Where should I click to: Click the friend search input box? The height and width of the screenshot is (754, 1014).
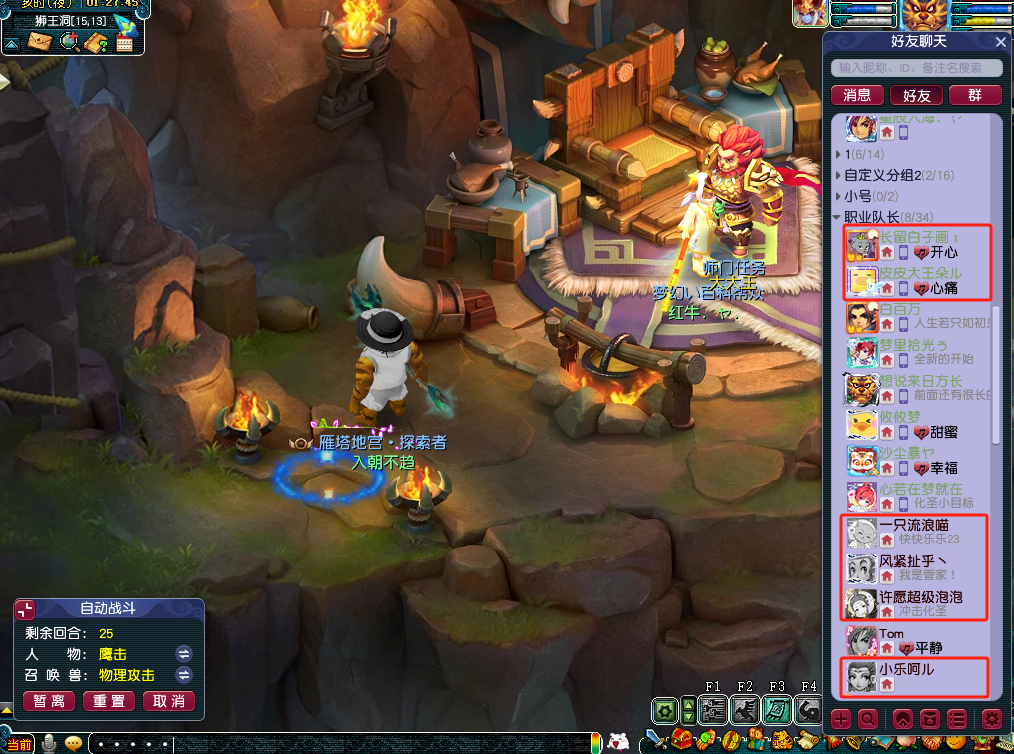coord(916,68)
